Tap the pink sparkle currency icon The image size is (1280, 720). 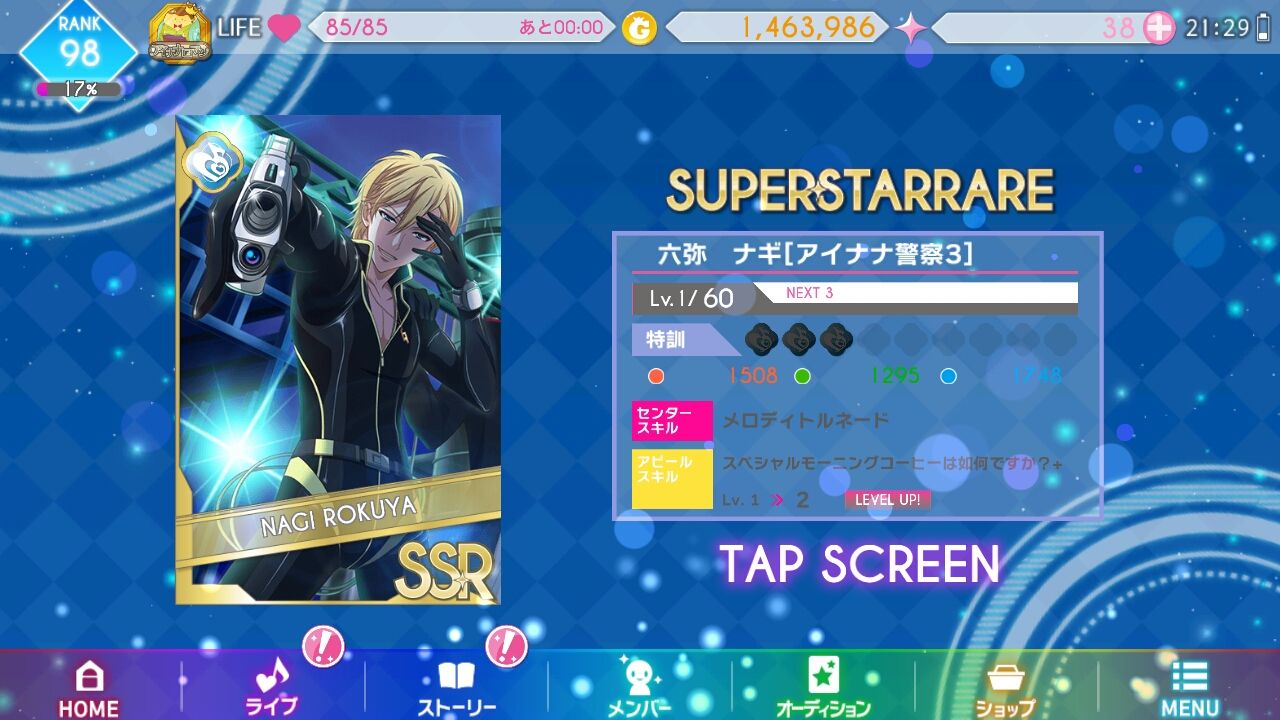(908, 28)
